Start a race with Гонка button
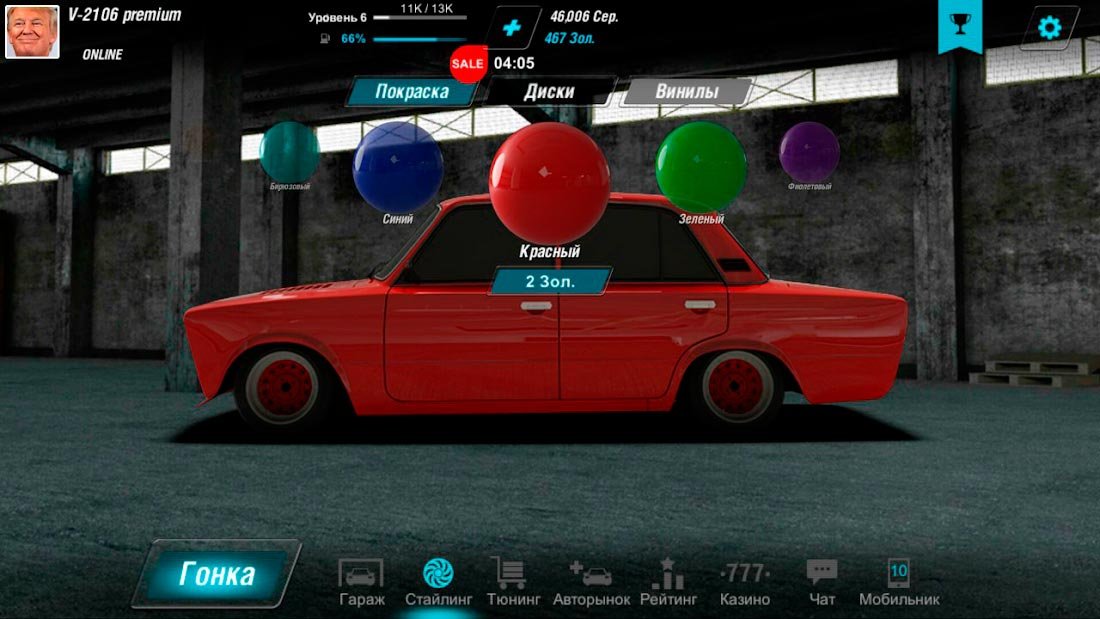The image size is (1100, 619). click(x=217, y=575)
